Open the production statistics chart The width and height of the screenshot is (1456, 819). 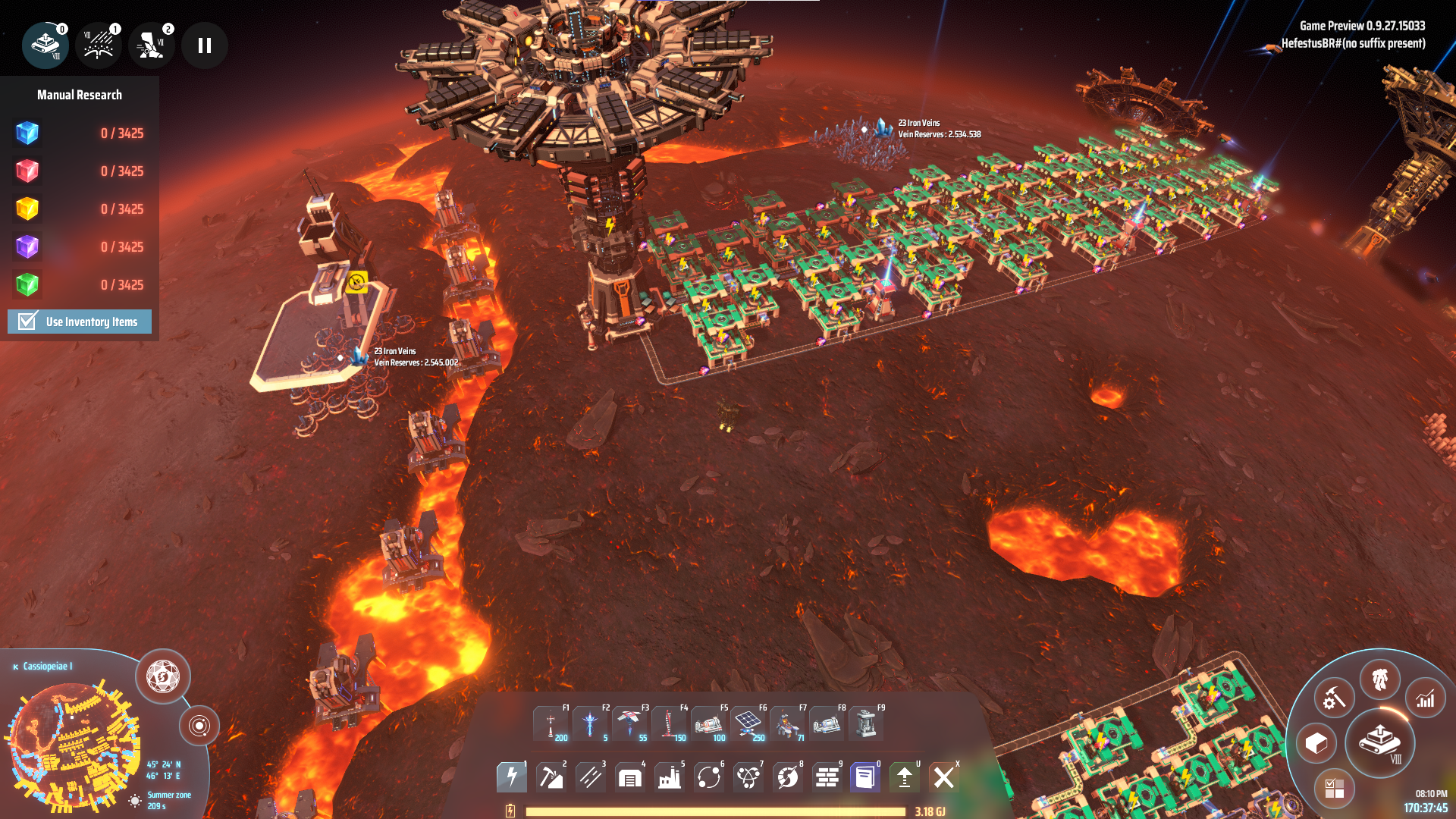(x=1425, y=698)
